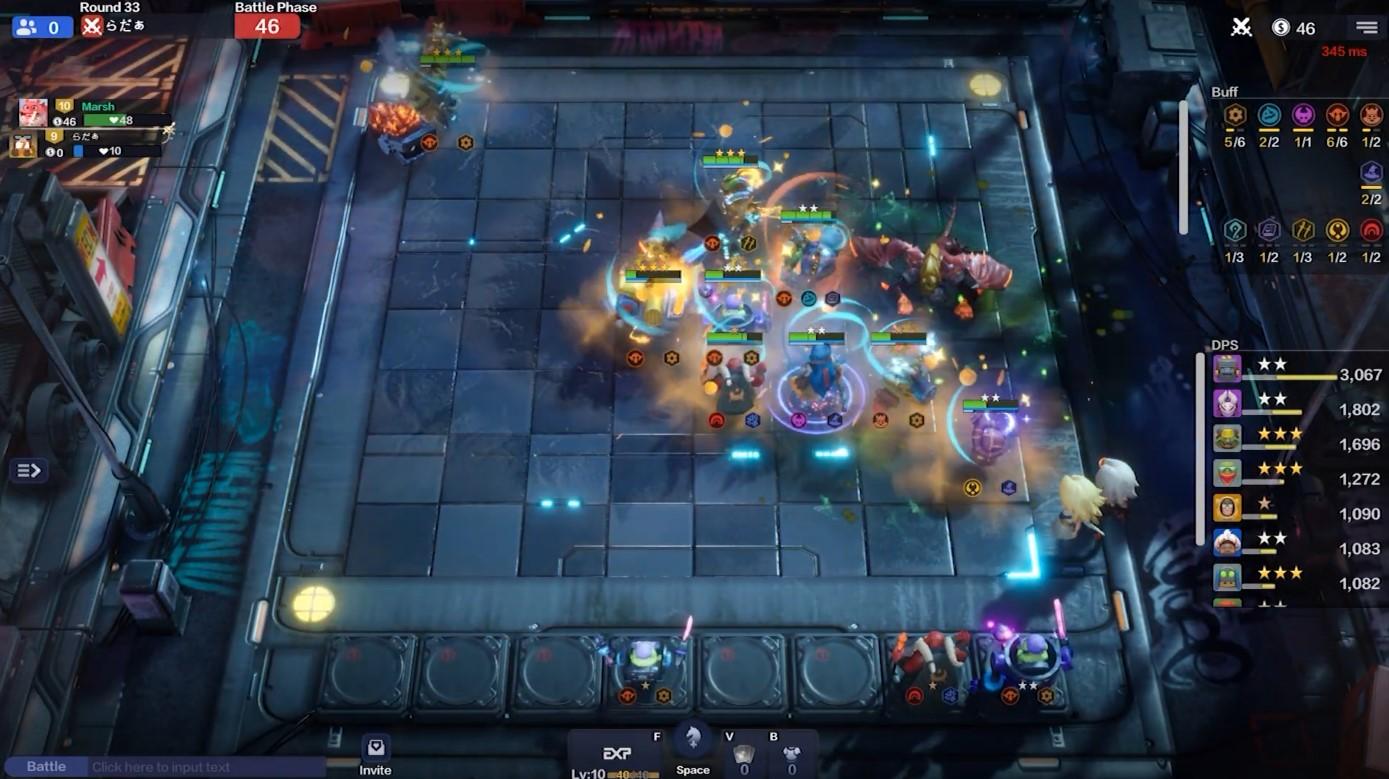Open the Invite button

[375, 755]
